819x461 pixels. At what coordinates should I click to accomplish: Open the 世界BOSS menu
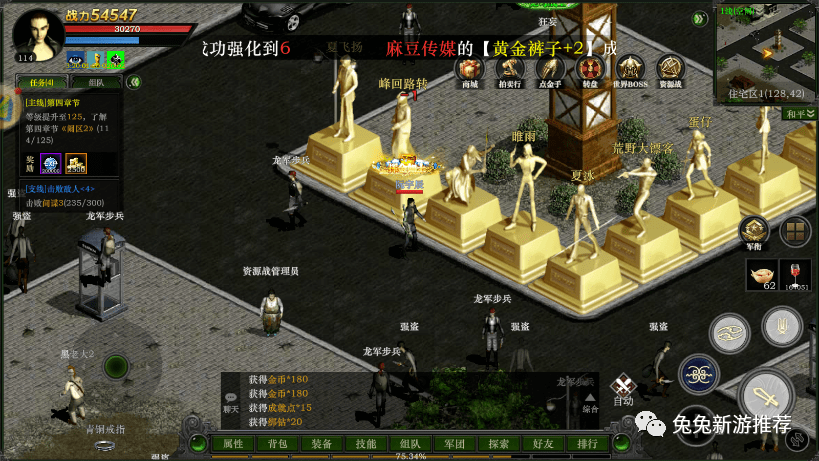[630, 69]
